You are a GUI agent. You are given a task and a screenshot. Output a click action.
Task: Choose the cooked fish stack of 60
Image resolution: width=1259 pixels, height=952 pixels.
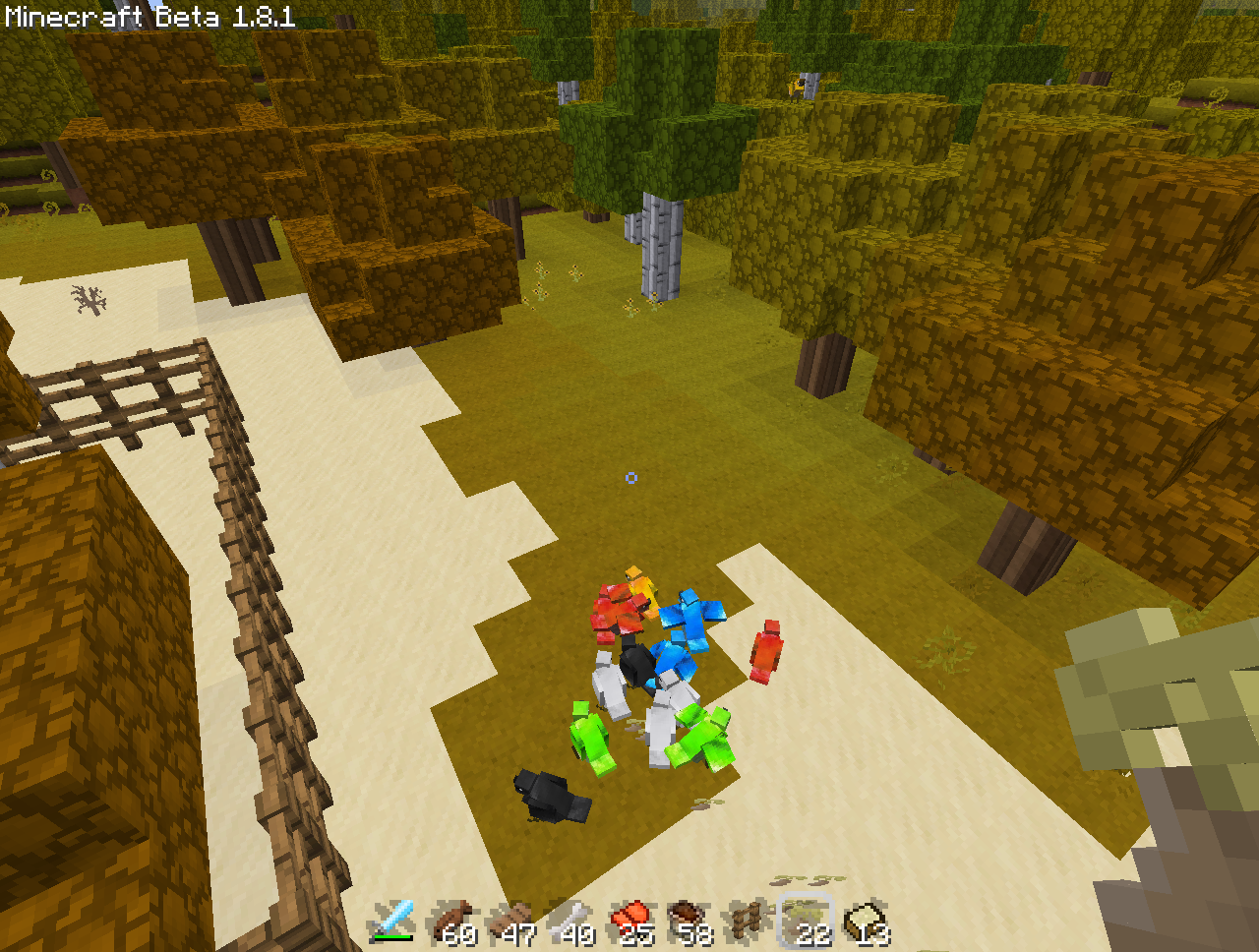(451, 922)
